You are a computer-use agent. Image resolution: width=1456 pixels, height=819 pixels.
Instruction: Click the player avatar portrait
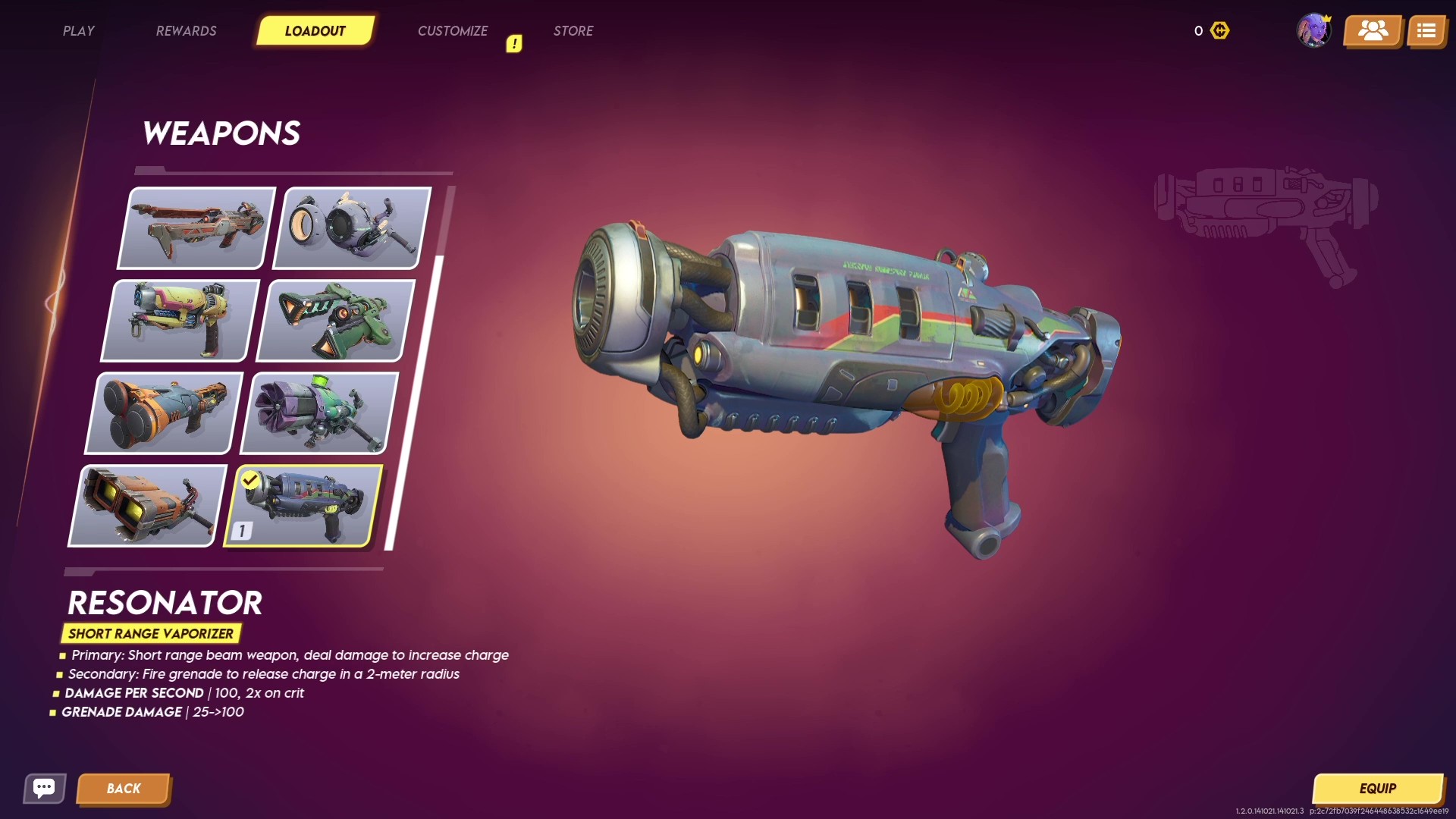(1314, 31)
